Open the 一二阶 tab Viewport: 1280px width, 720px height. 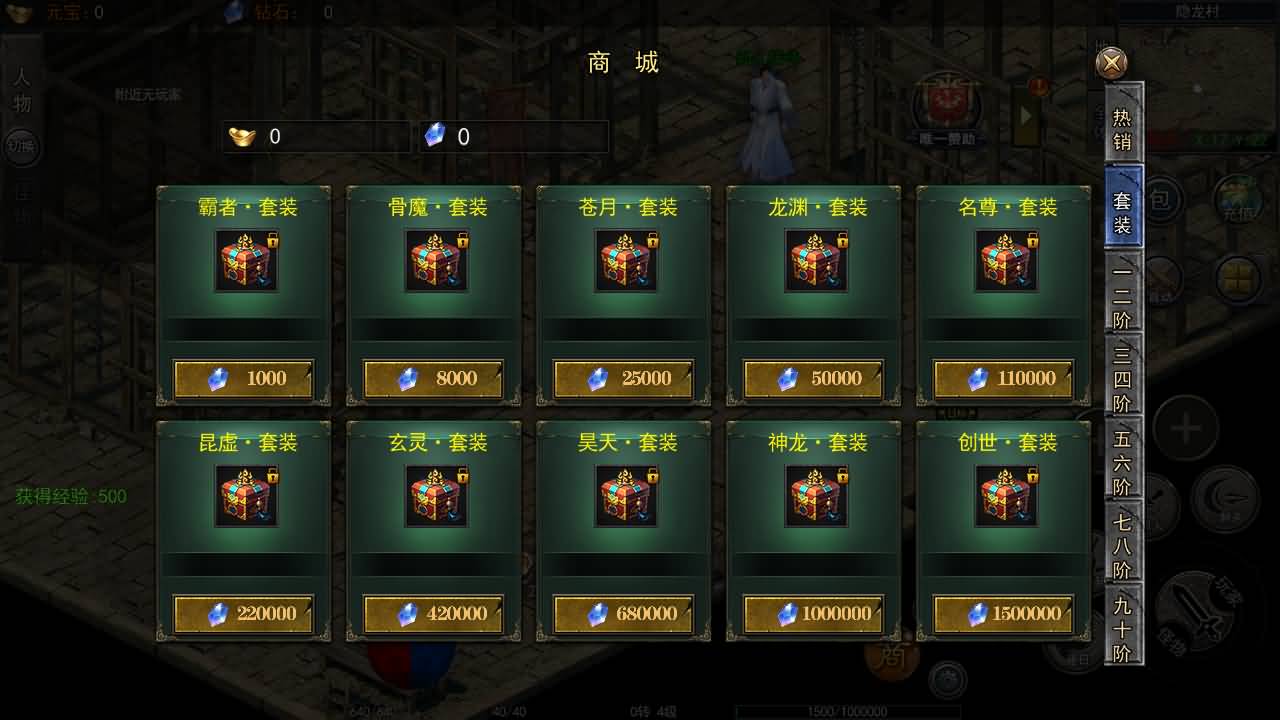coord(1123,297)
